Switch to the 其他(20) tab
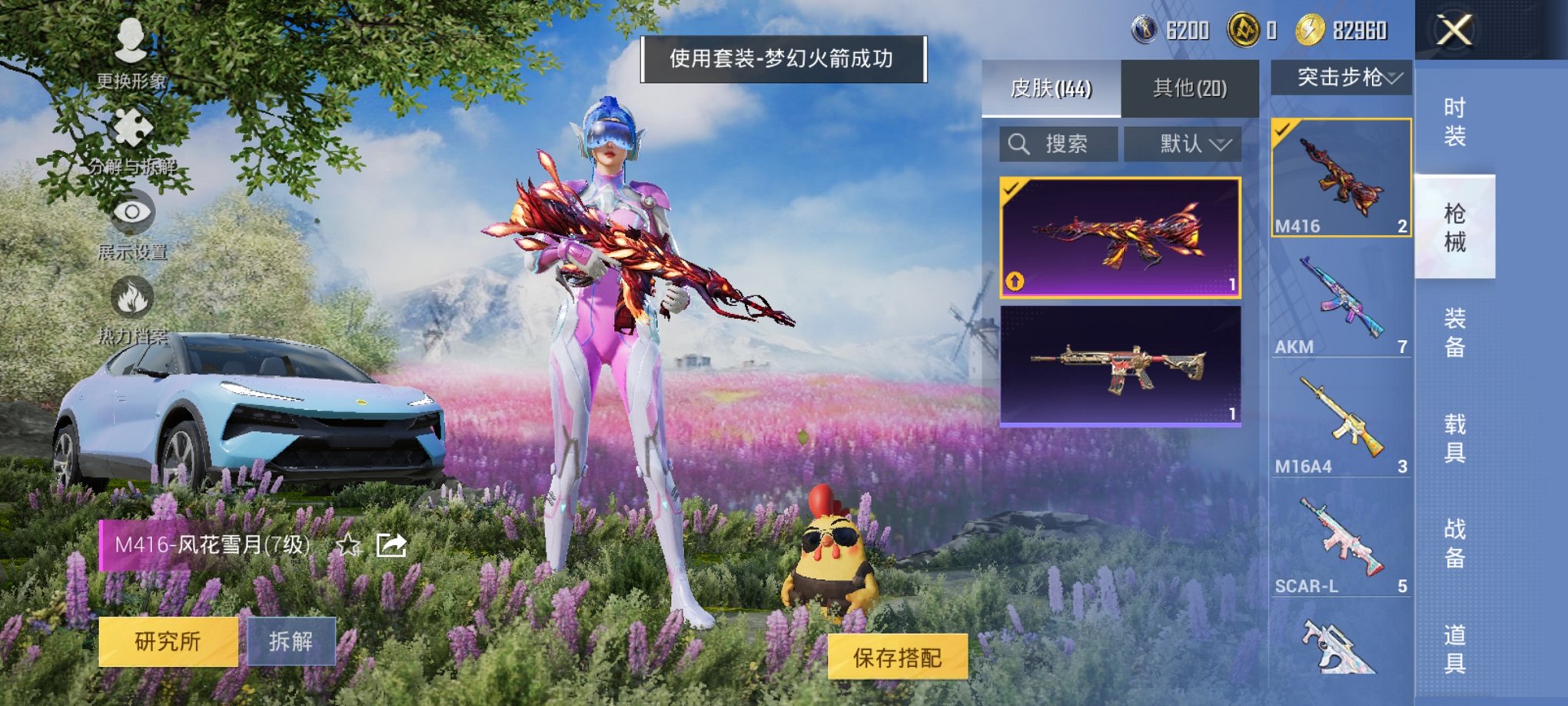The image size is (1568, 706). point(1189,89)
